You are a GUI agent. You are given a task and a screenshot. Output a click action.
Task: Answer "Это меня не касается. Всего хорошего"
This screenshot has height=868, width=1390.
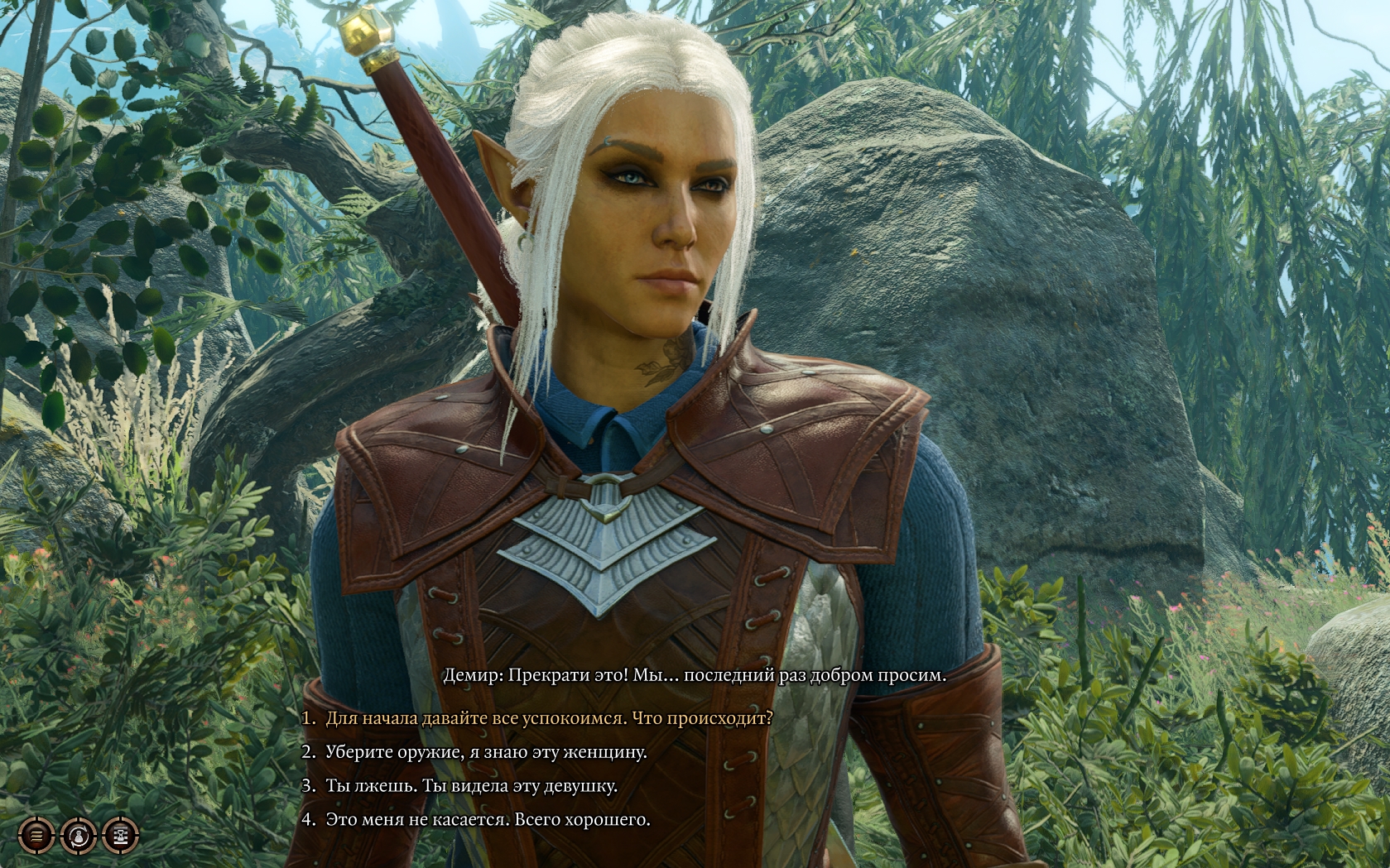tap(487, 820)
